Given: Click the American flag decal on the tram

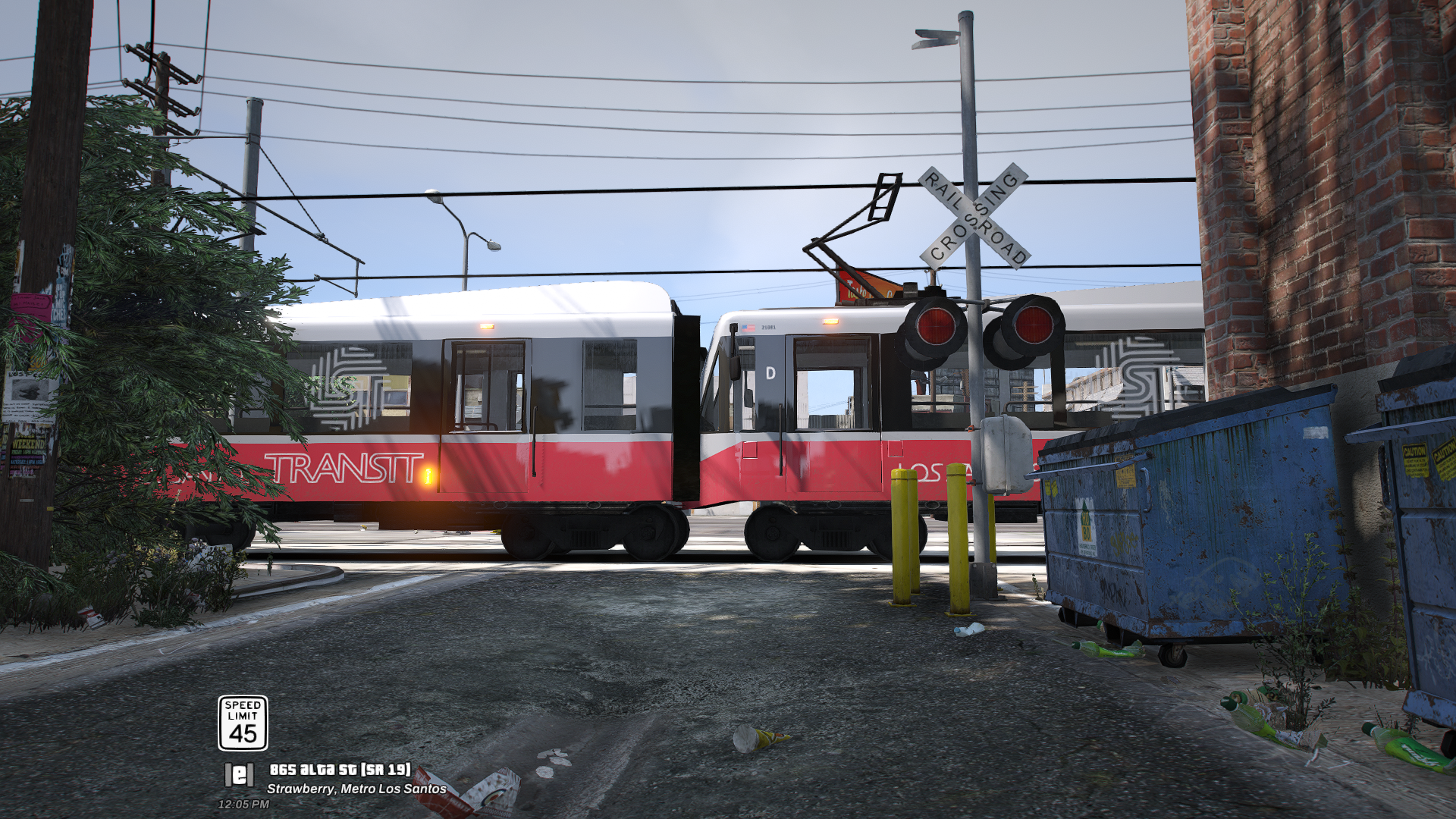Looking at the screenshot, I should (x=748, y=327).
